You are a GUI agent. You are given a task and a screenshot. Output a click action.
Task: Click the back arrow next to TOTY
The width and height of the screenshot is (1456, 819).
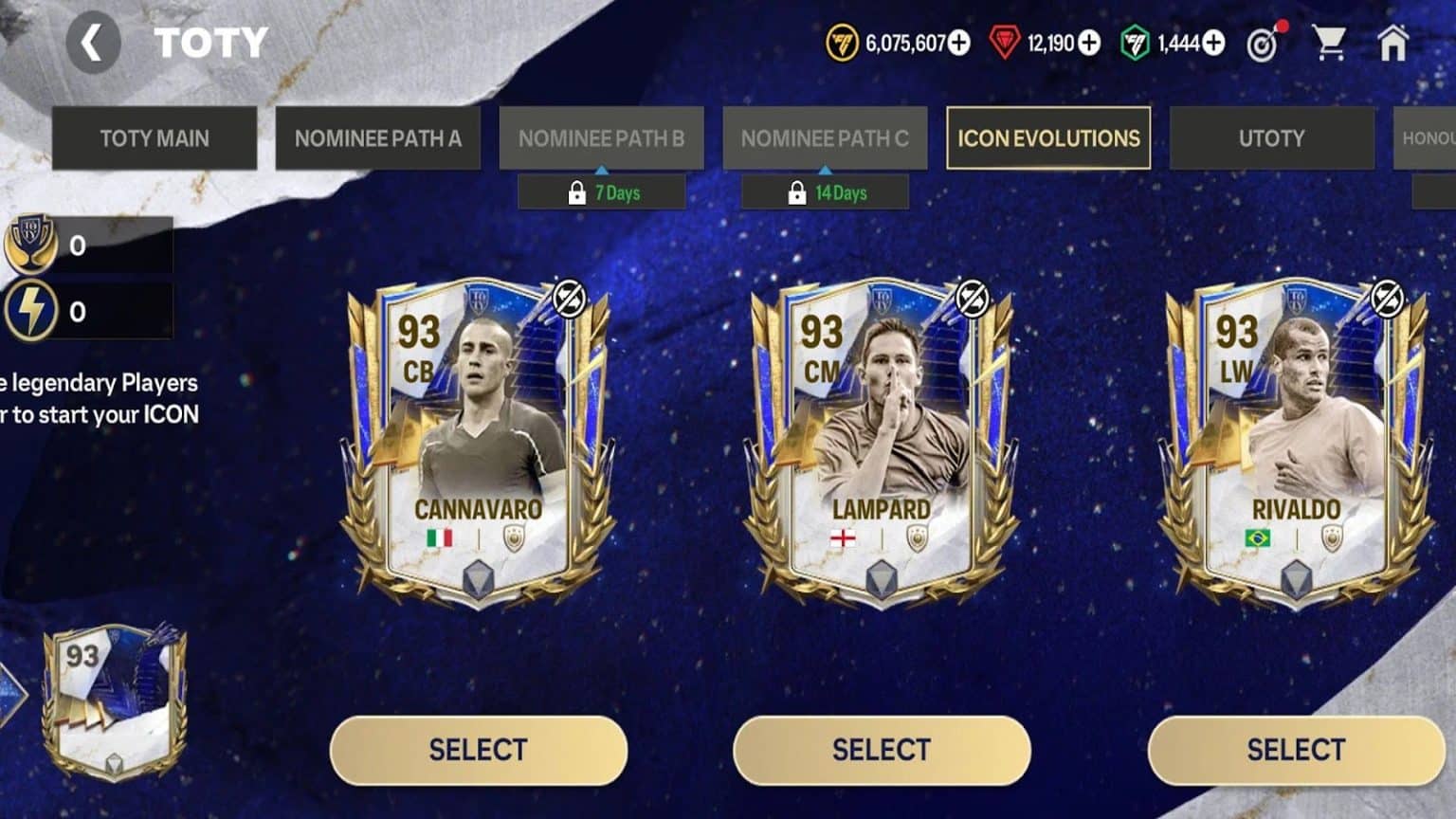(92, 42)
